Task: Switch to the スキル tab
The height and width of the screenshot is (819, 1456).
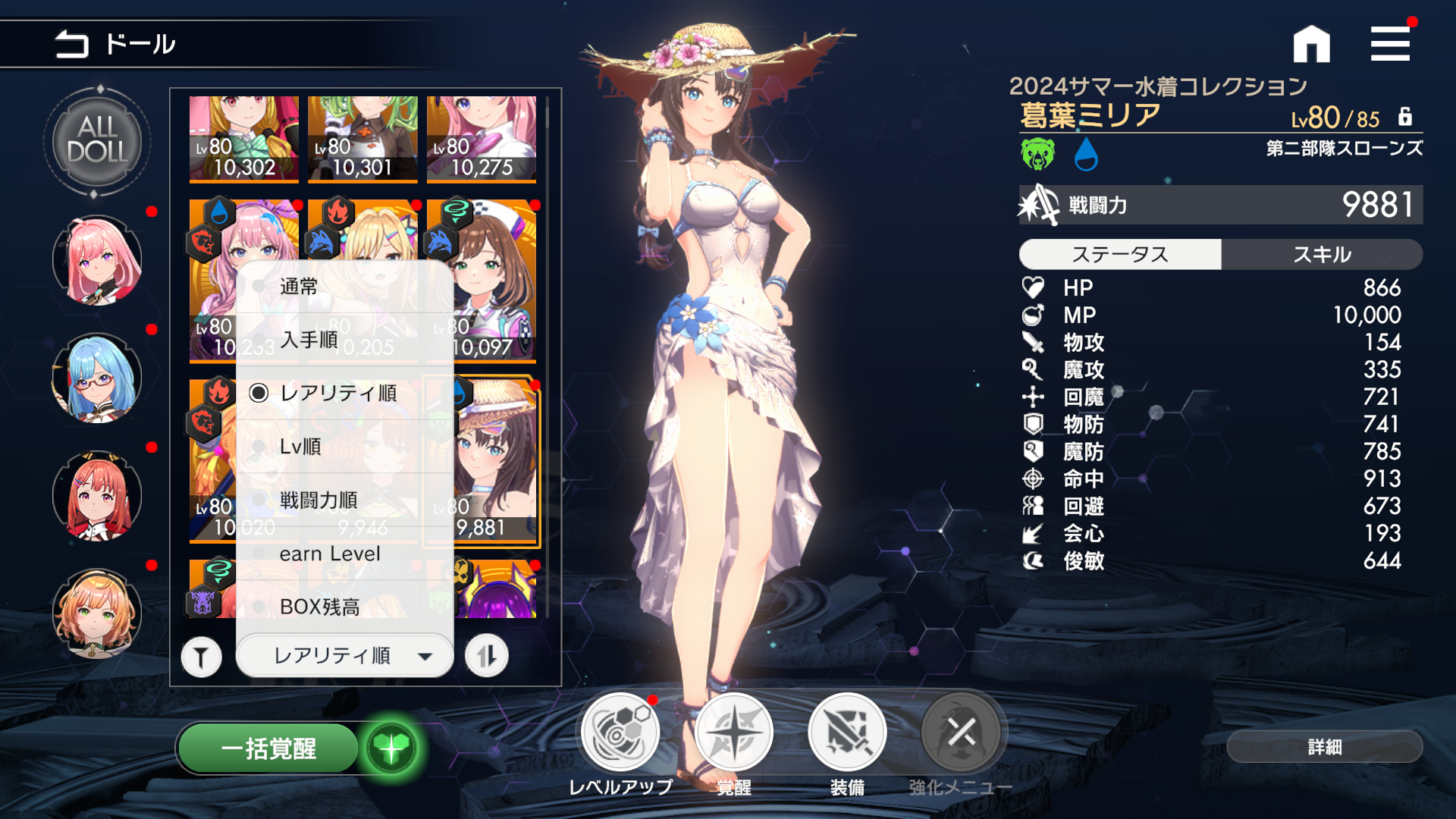Action: point(1322,254)
